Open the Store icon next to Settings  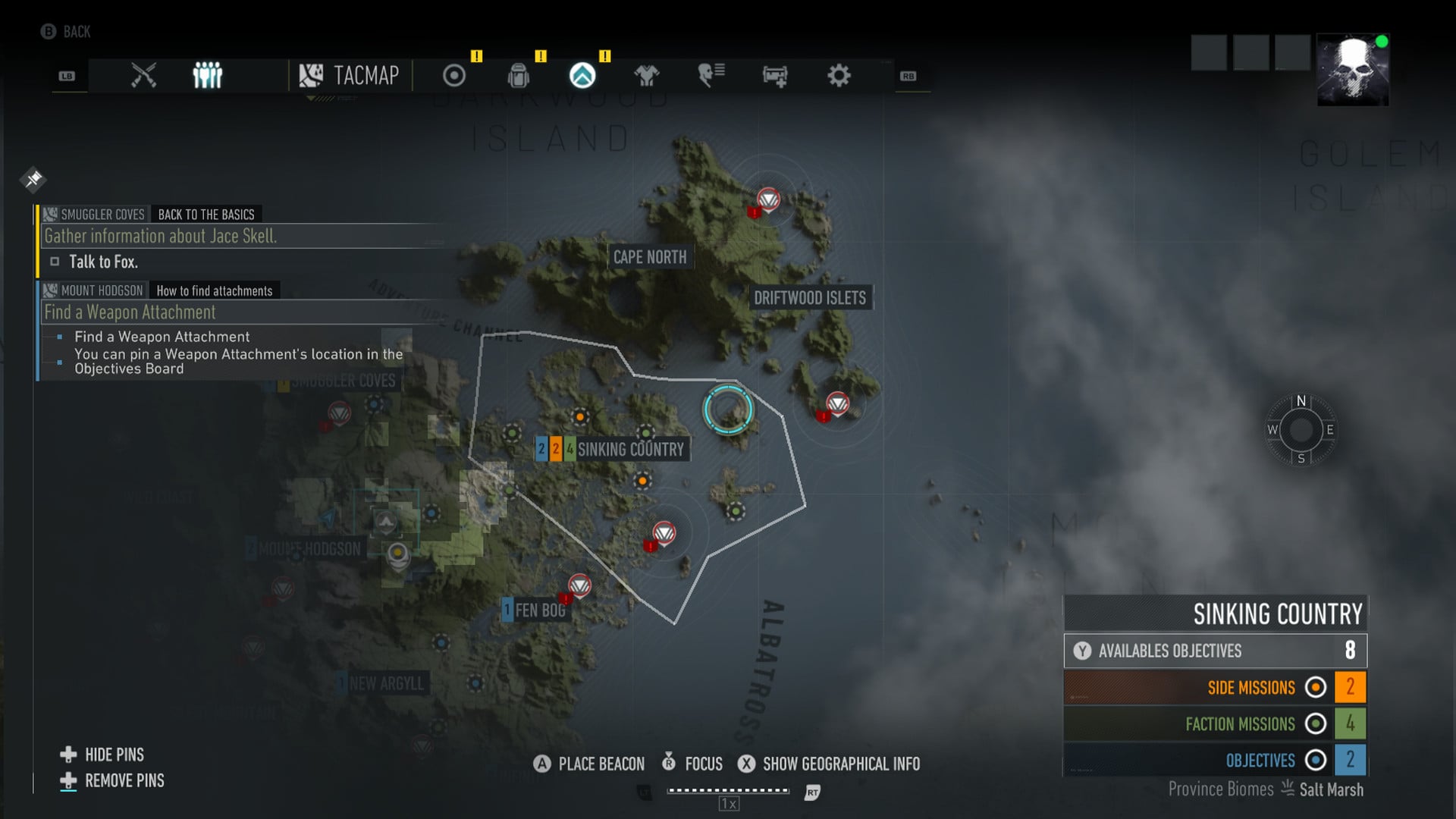[774, 76]
